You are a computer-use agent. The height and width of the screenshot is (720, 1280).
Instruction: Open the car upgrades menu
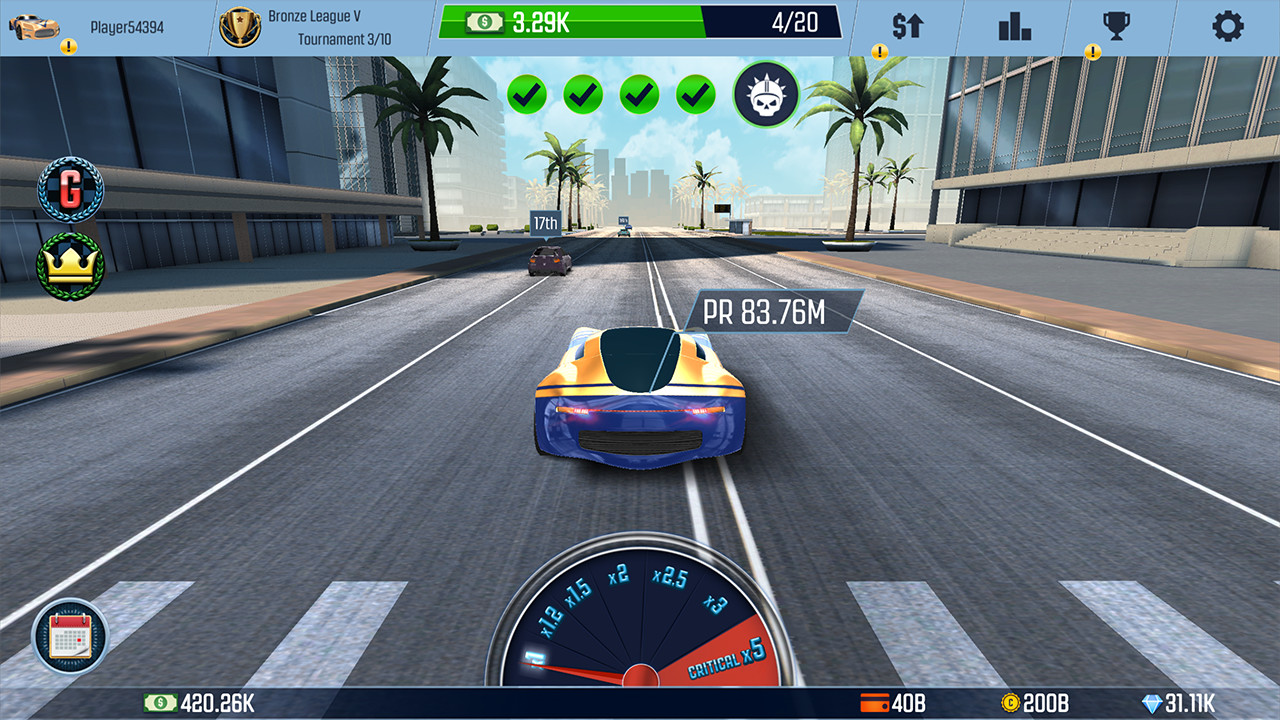click(x=909, y=26)
